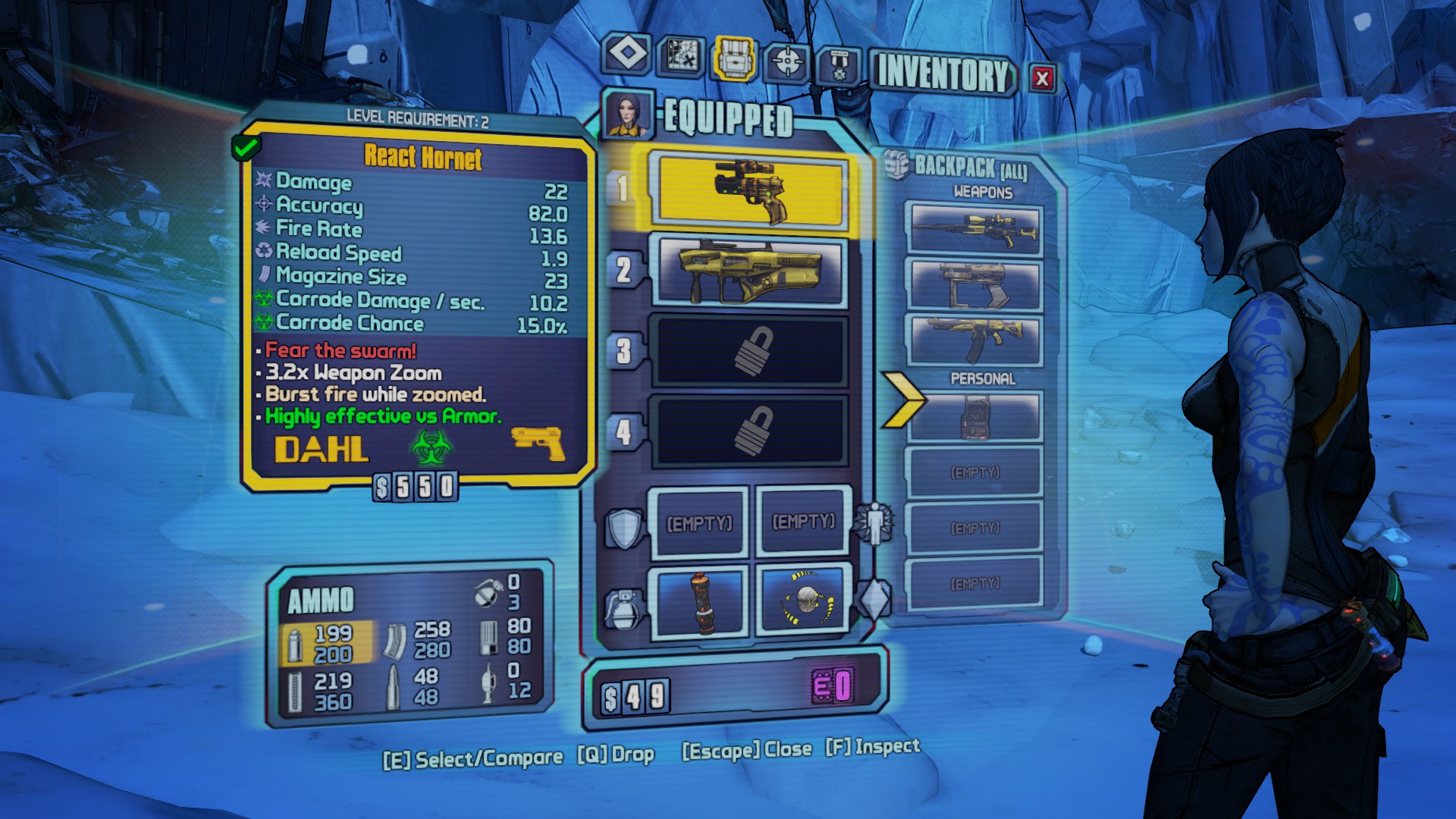Screen dimensions: 1456x819
Task: Select the yellow weapon in equipped slot 2
Action: [x=751, y=271]
